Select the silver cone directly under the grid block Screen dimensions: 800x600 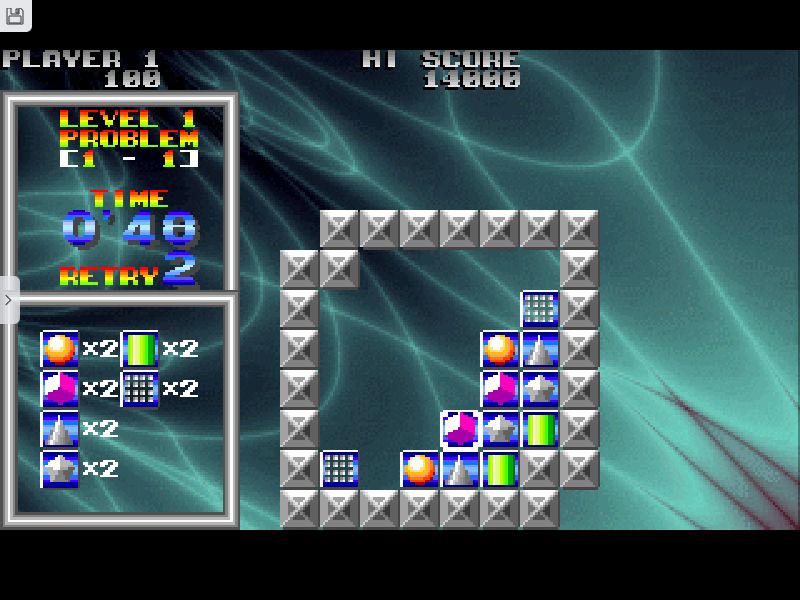[x=540, y=349]
